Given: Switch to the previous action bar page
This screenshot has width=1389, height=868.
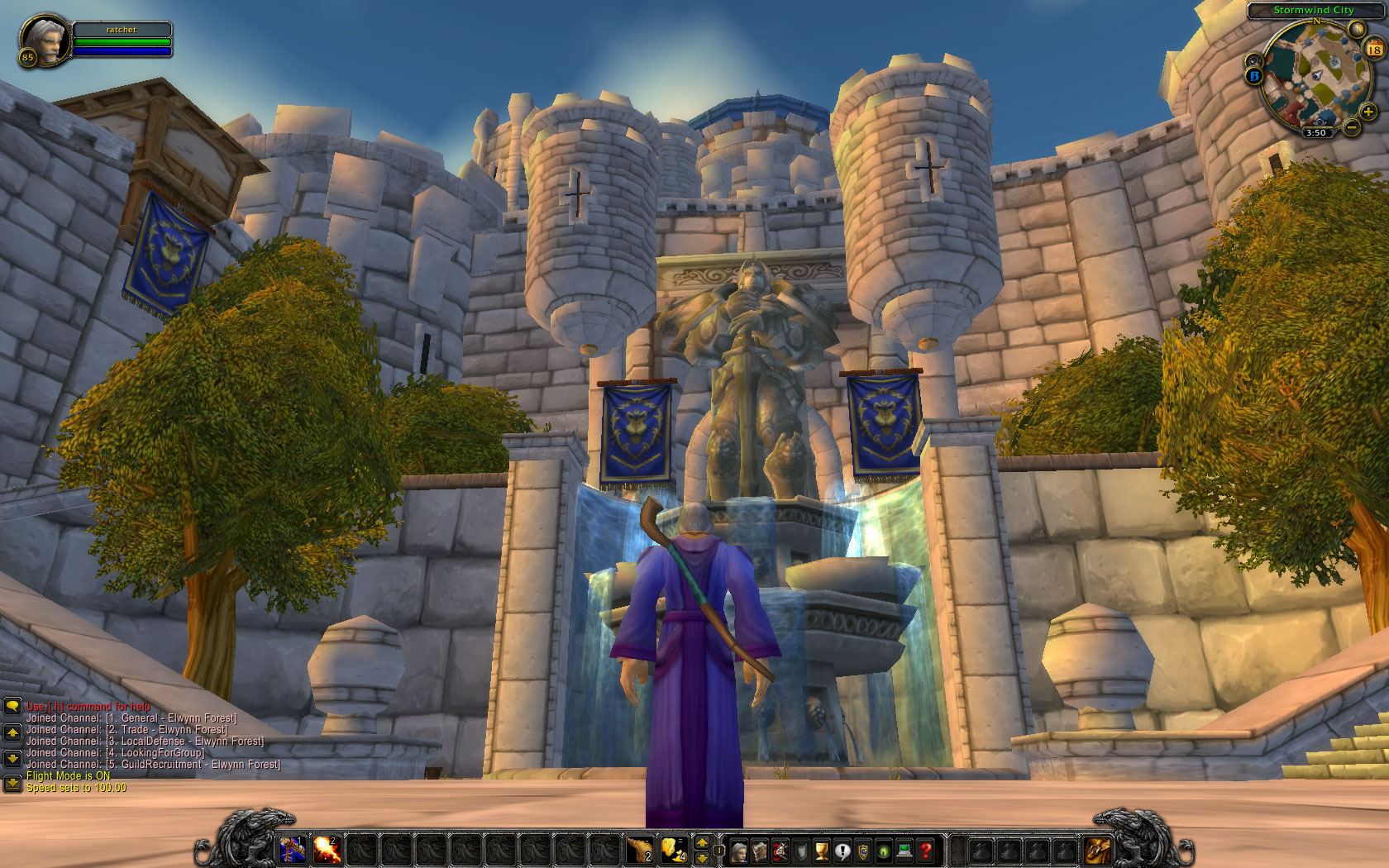Looking at the screenshot, I should [x=702, y=858].
